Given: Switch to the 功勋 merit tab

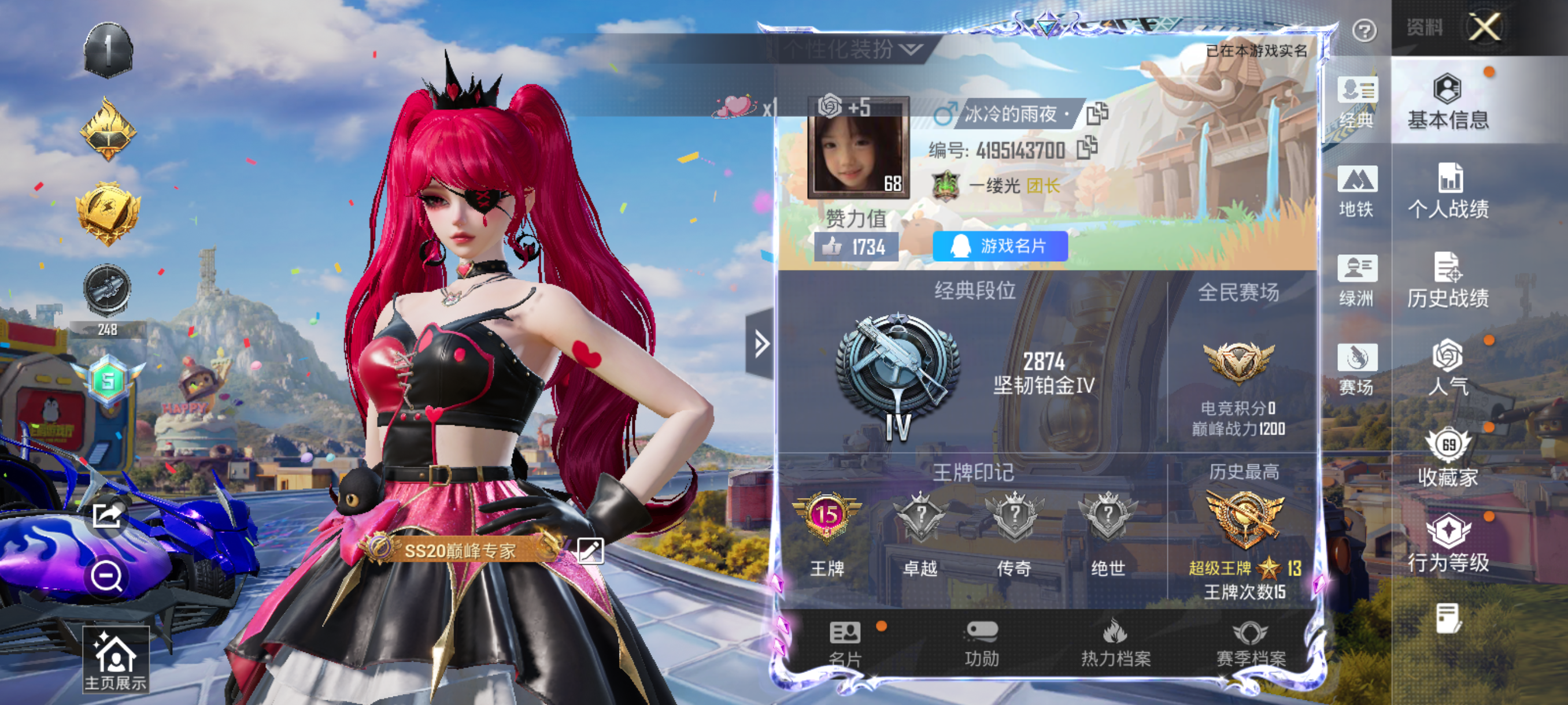Looking at the screenshot, I should (x=981, y=644).
